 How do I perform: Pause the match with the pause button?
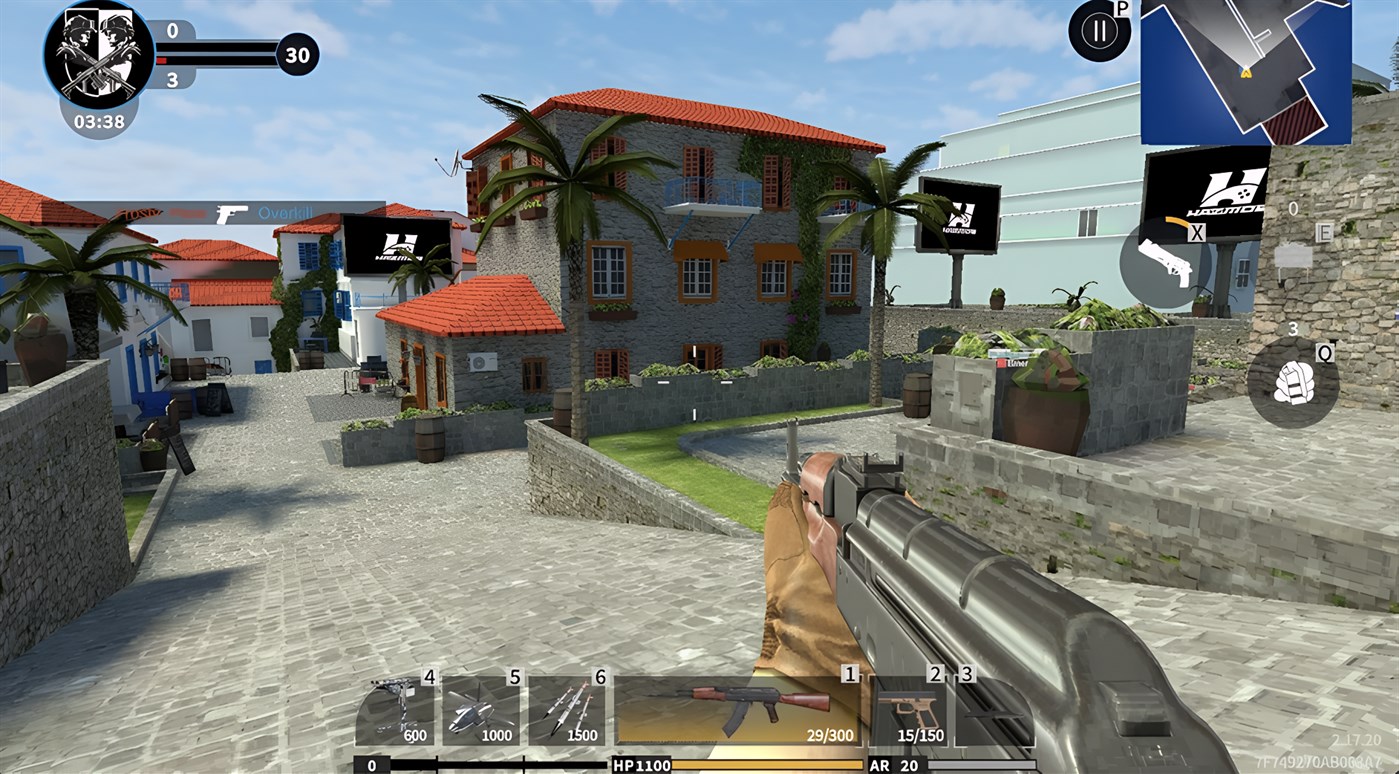[1097, 31]
